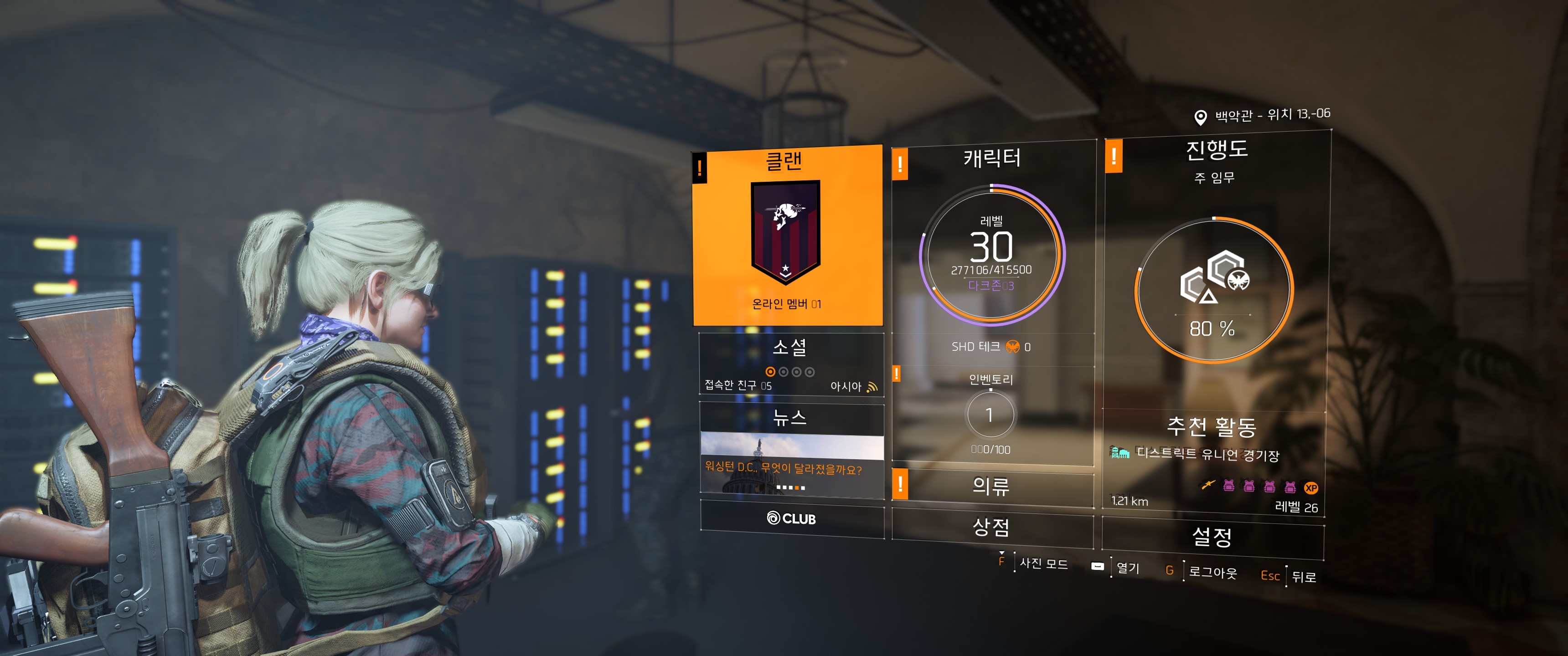Choose 로그아웃 to log out
The width and height of the screenshot is (1568, 656).
tap(1212, 572)
